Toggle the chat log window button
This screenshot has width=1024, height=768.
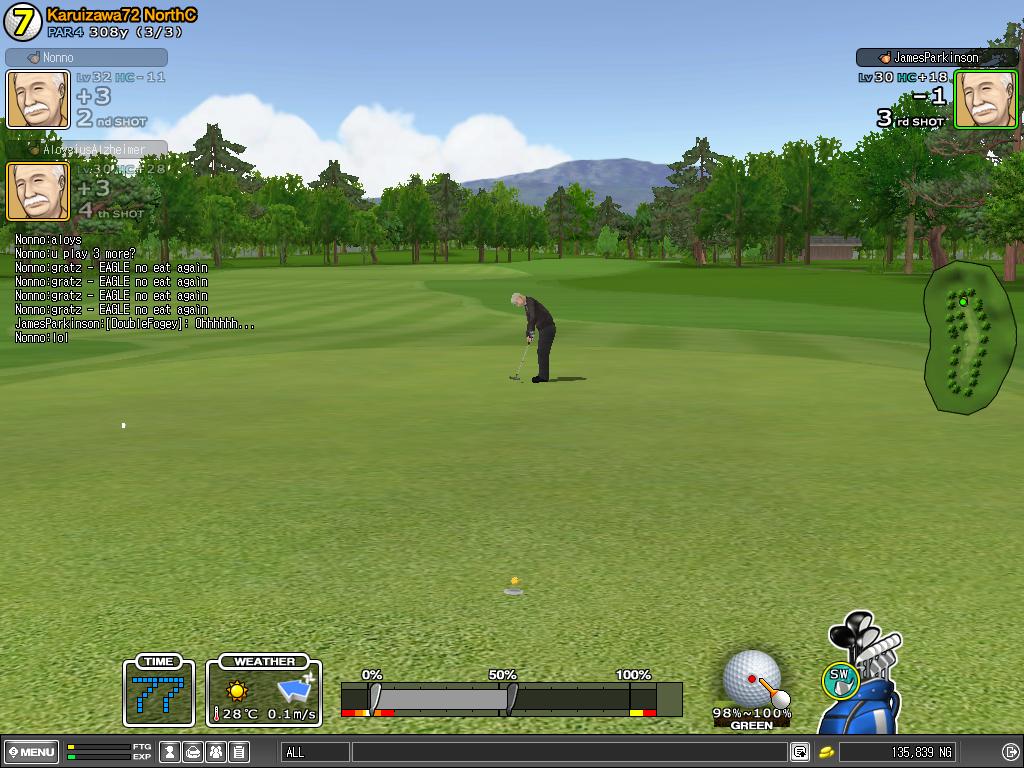point(800,752)
